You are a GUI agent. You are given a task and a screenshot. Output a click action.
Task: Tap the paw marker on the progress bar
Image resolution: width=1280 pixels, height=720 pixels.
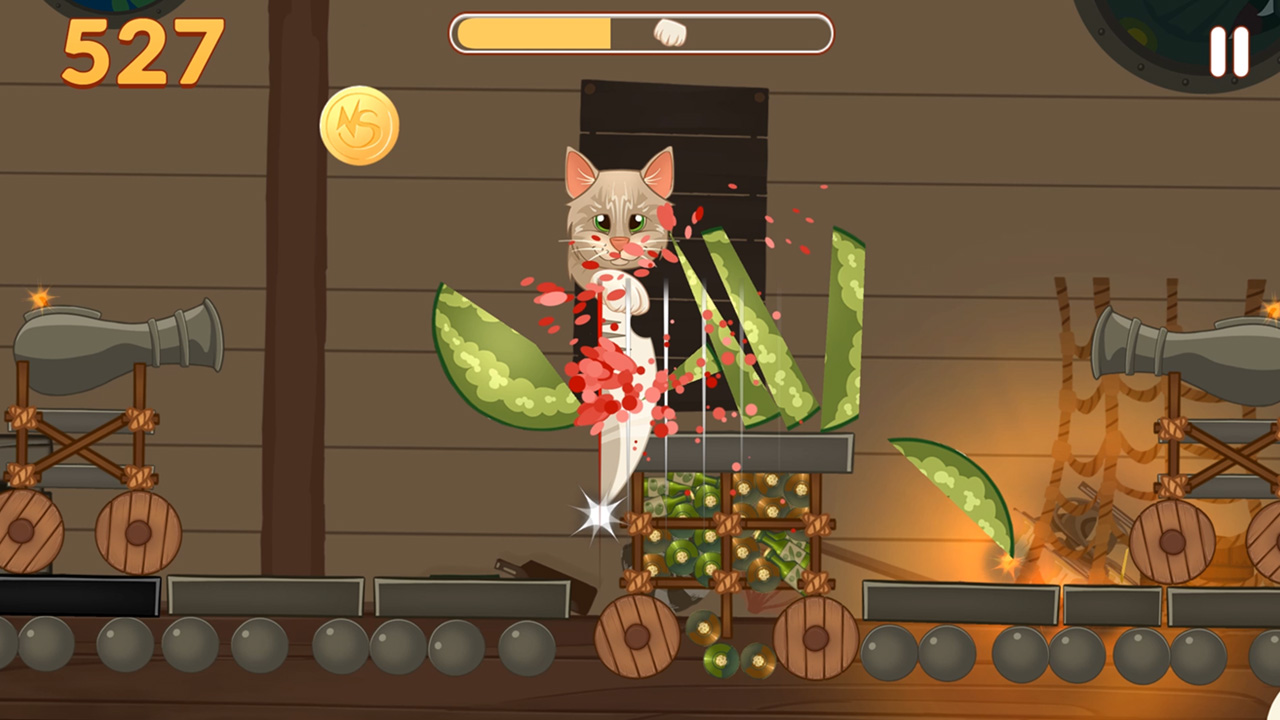[668, 31]
